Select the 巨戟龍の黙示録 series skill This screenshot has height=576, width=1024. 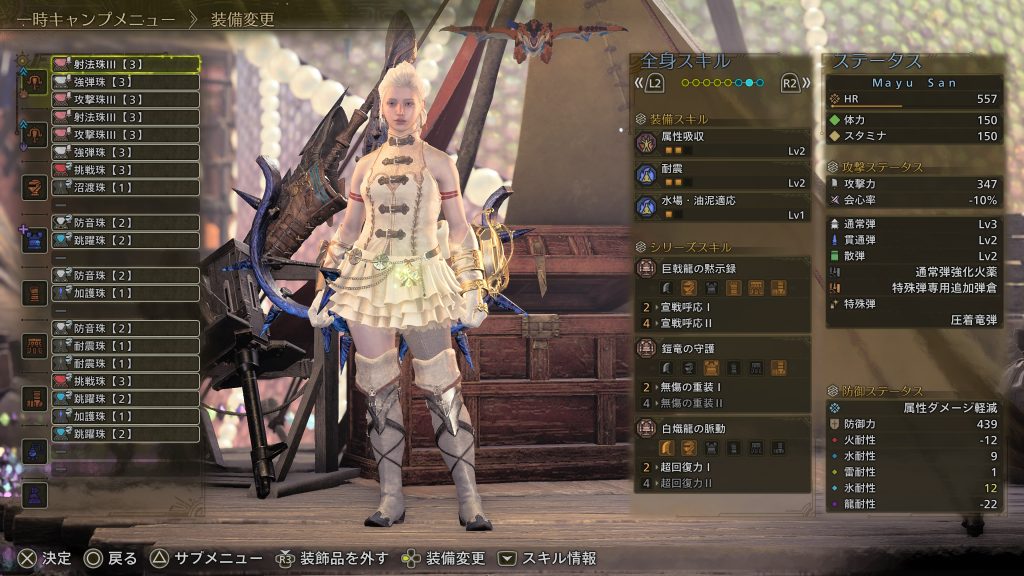click(722, 267)
